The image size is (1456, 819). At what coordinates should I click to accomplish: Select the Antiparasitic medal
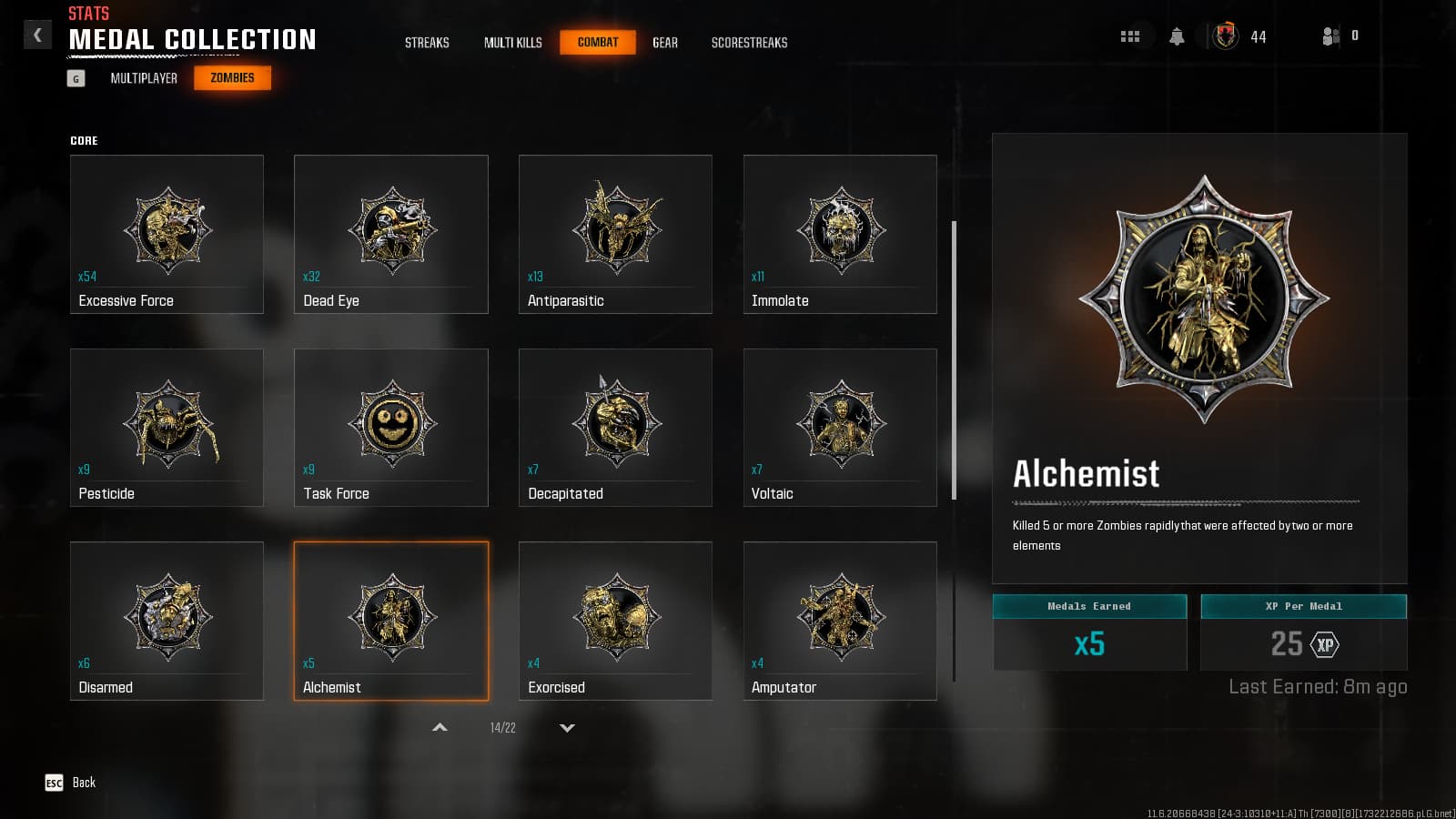pos(615,234)
